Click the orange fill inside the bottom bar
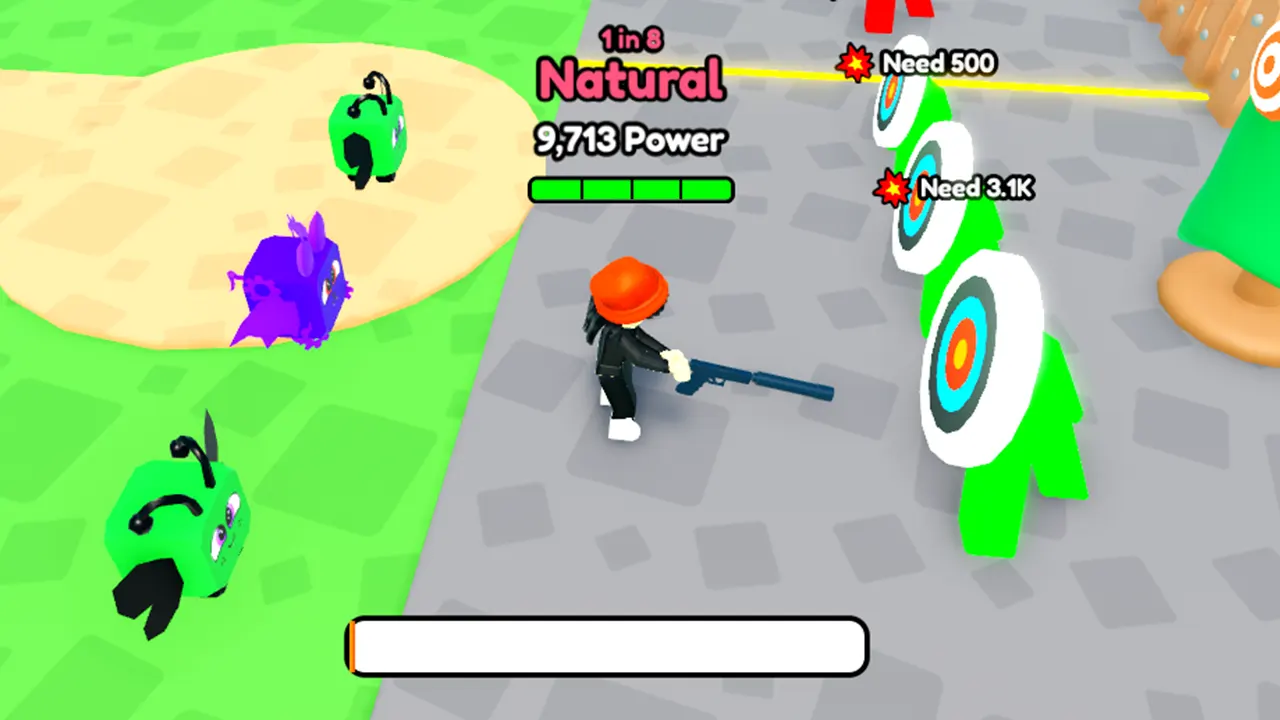Screen dimensions: 1280x720 (x=355, y=646)
